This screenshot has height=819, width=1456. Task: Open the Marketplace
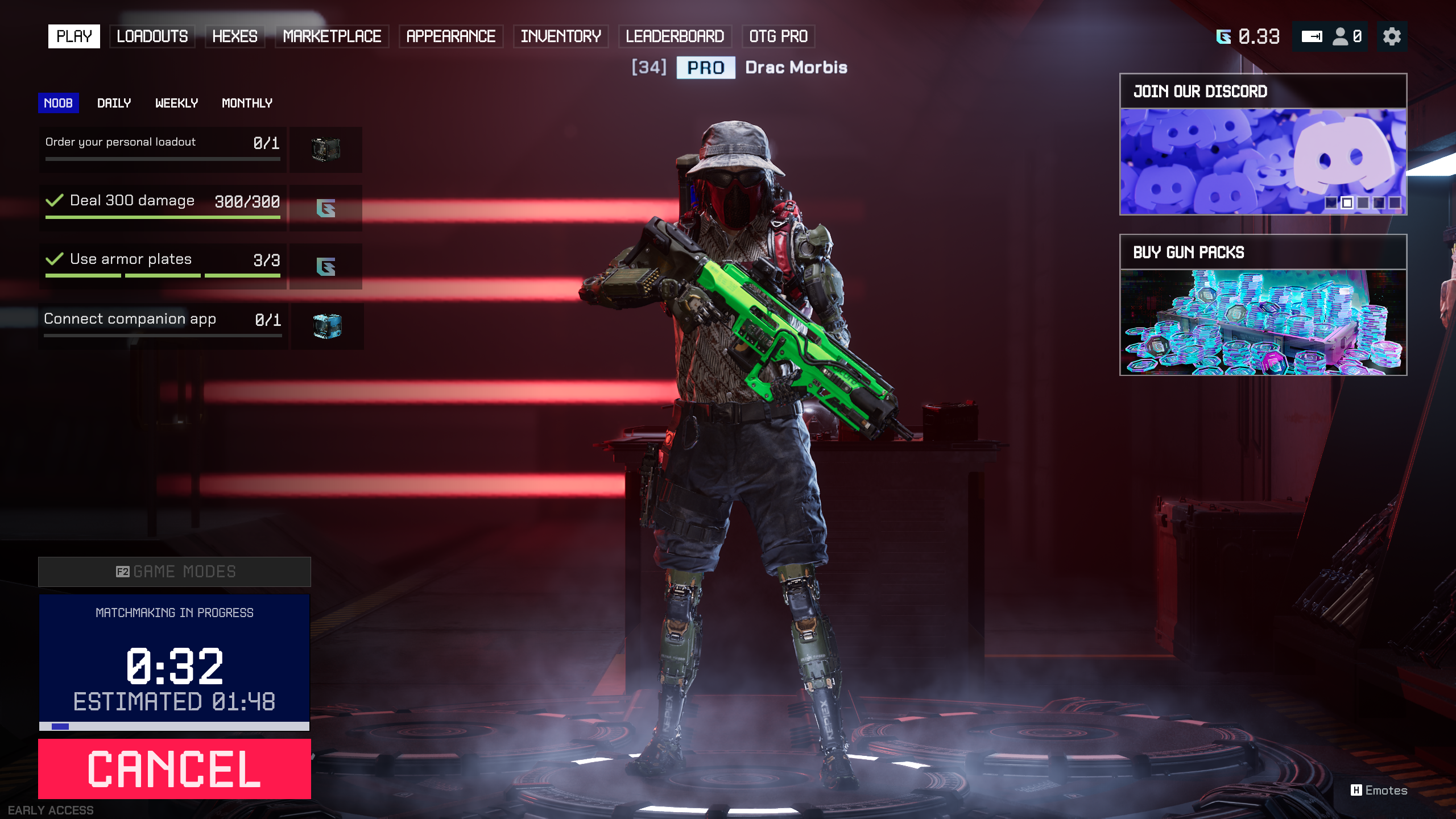coord(332,36)
